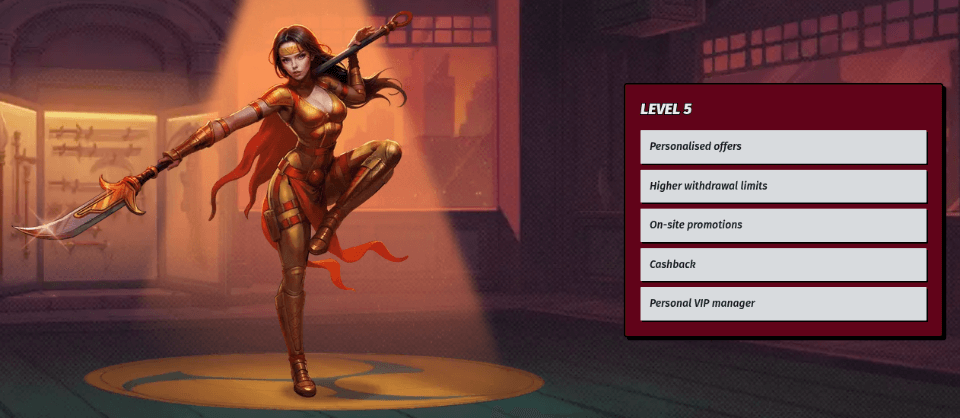
Task: Select the Personal VIP manager row
Action: [x=783, y=303]
